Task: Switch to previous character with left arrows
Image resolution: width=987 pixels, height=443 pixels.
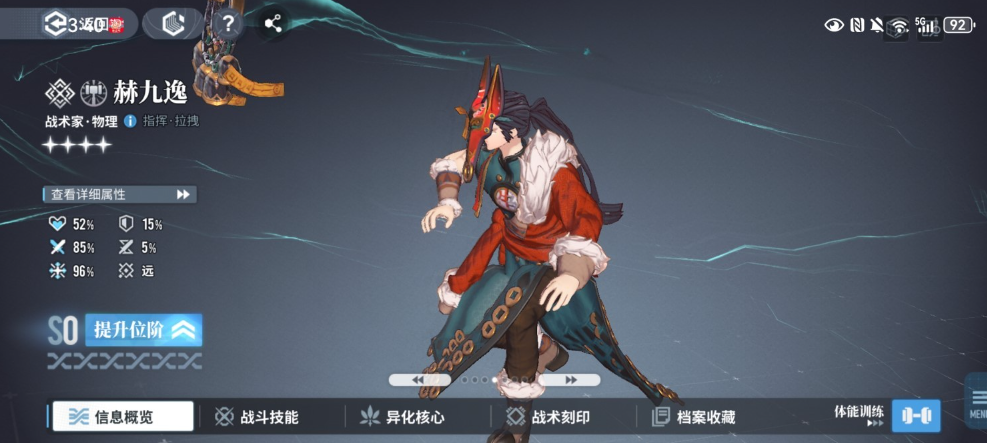Action: 418,380
